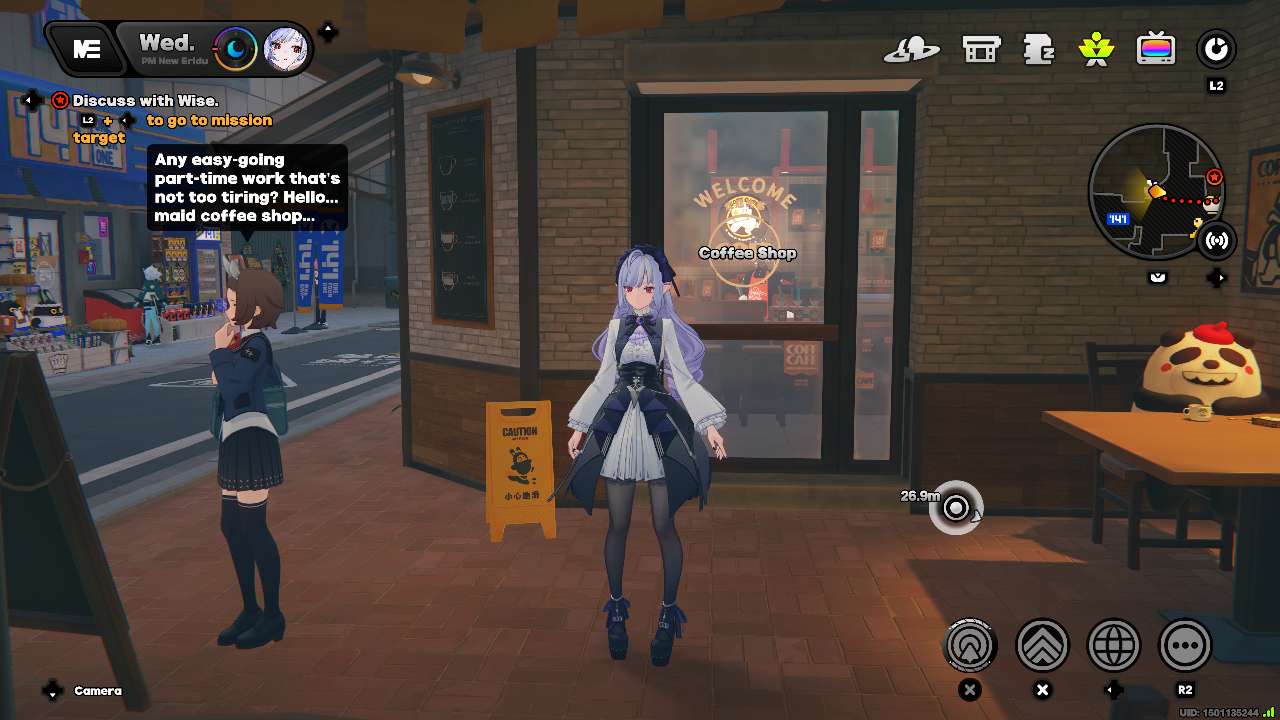Open the main menu logo button
The width and height of the screenshot is (1280, 720).
point(87,49)
